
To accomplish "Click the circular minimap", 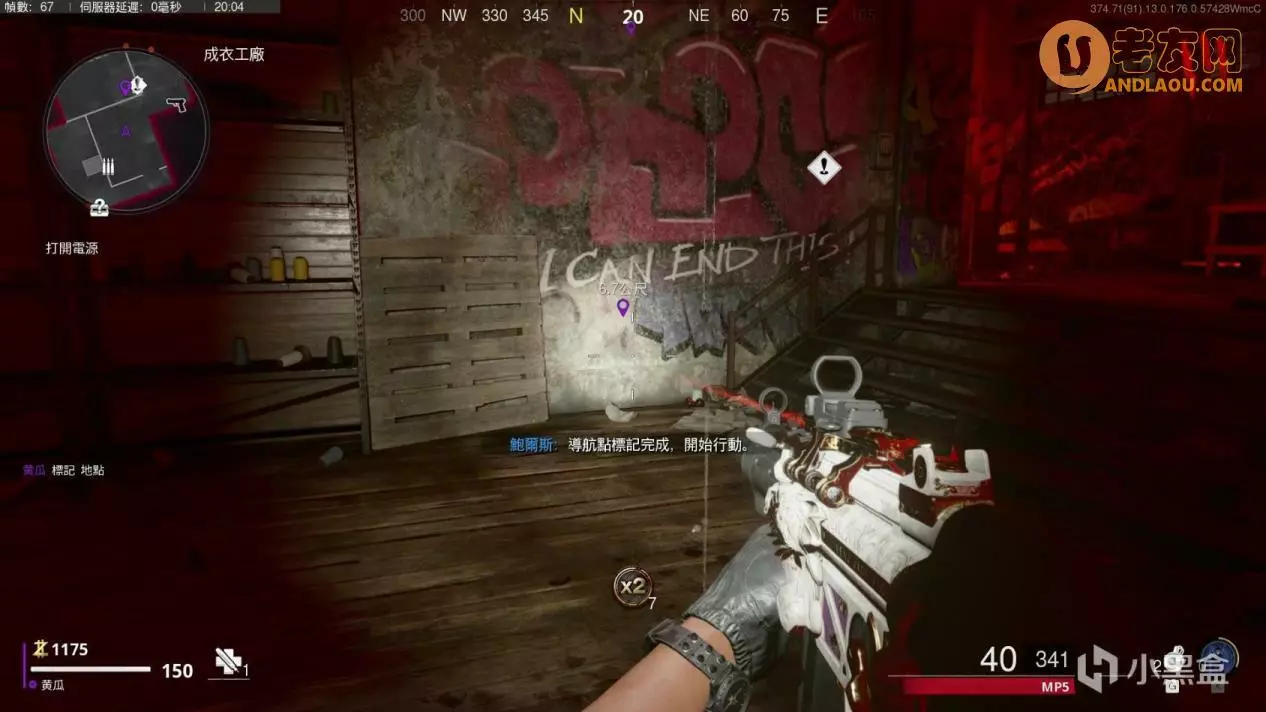I will click(126, 133).
